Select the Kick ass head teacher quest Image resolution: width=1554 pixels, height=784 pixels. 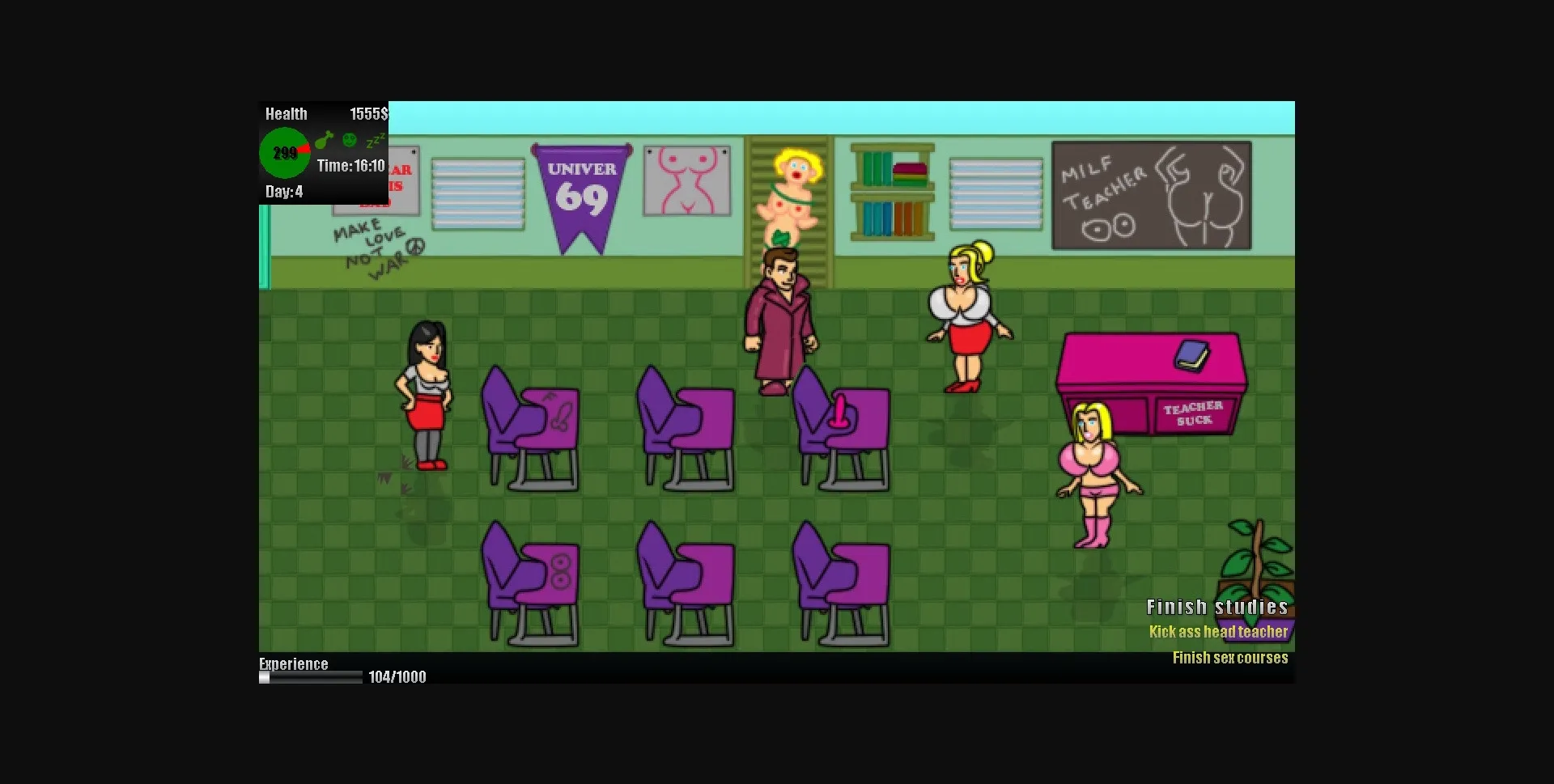coord(1219,632)
